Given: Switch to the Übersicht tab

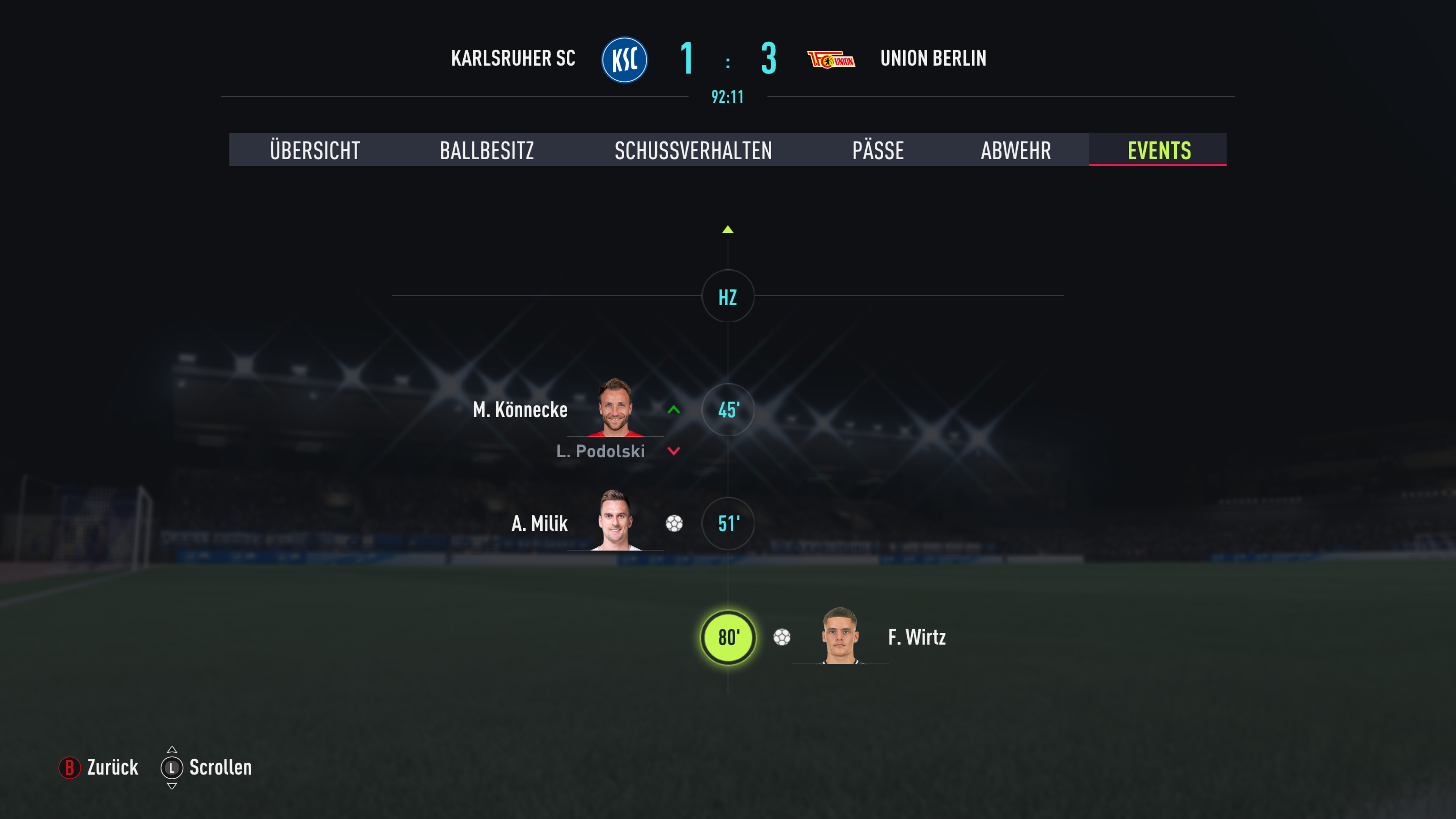Looking at the screenshot, I should point(315,151).
